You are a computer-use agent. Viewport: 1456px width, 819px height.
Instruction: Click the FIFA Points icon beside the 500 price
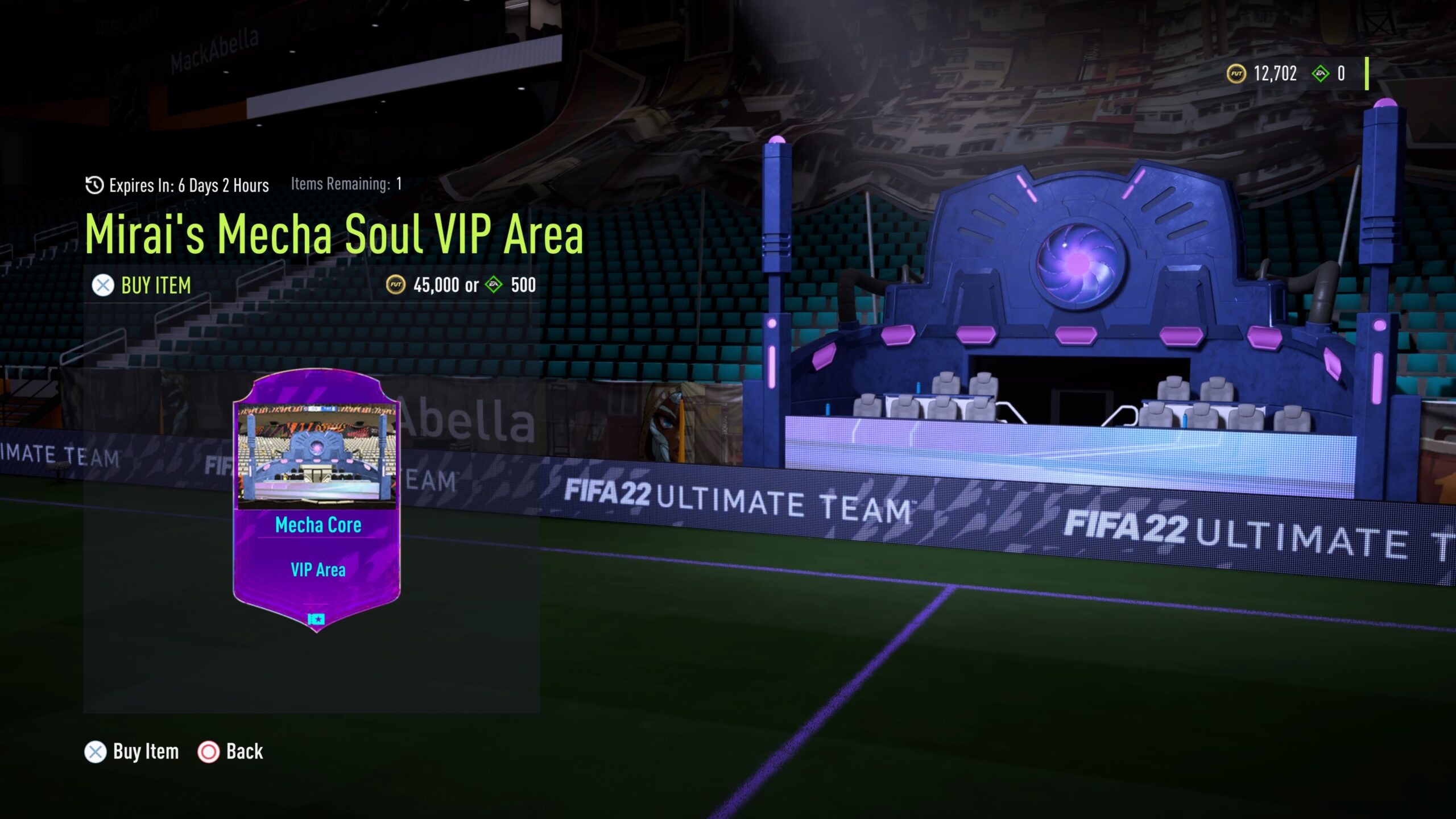(x=495, y=286)
